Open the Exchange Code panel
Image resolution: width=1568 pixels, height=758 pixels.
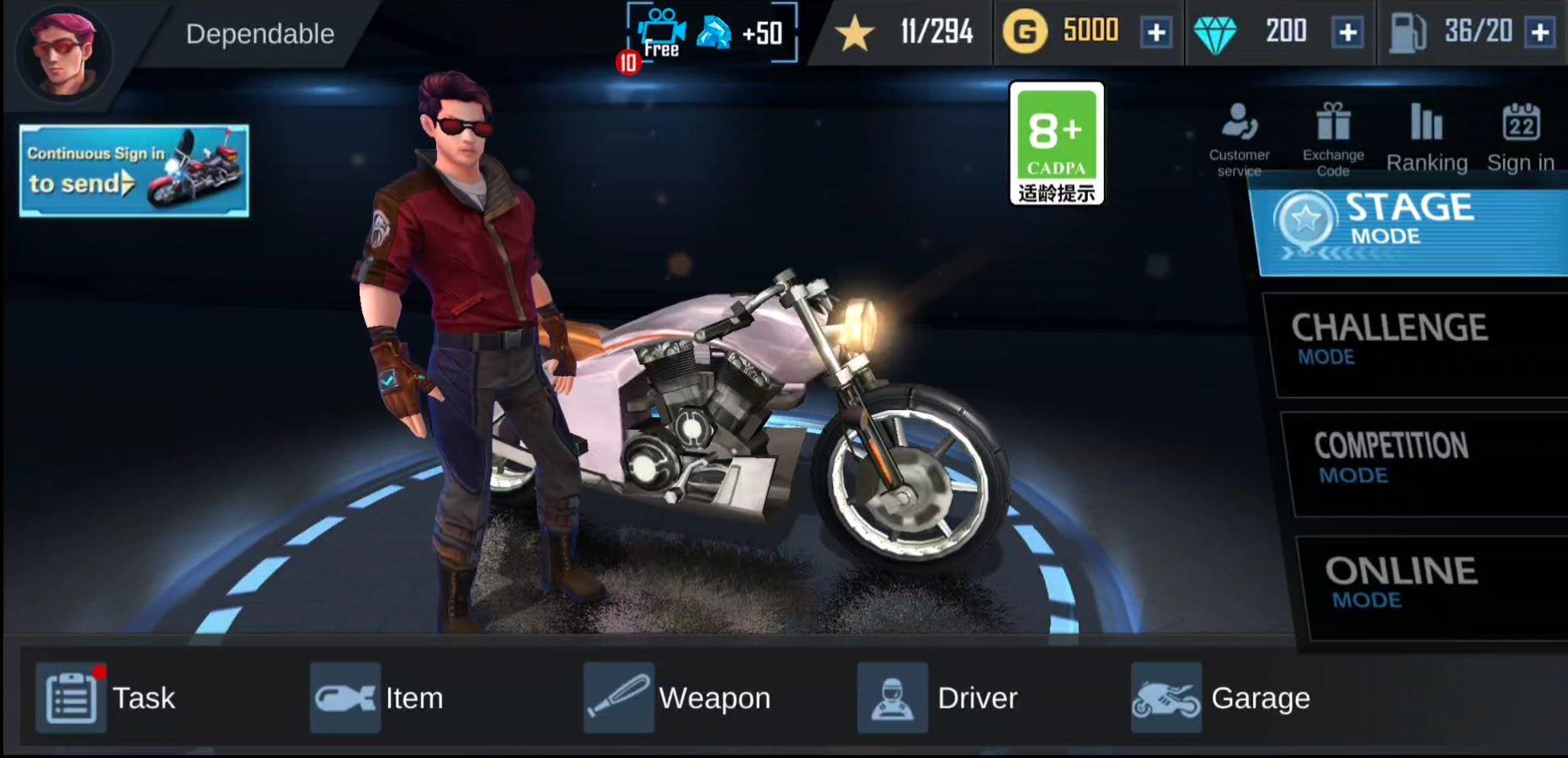[x=1333, y=135]
